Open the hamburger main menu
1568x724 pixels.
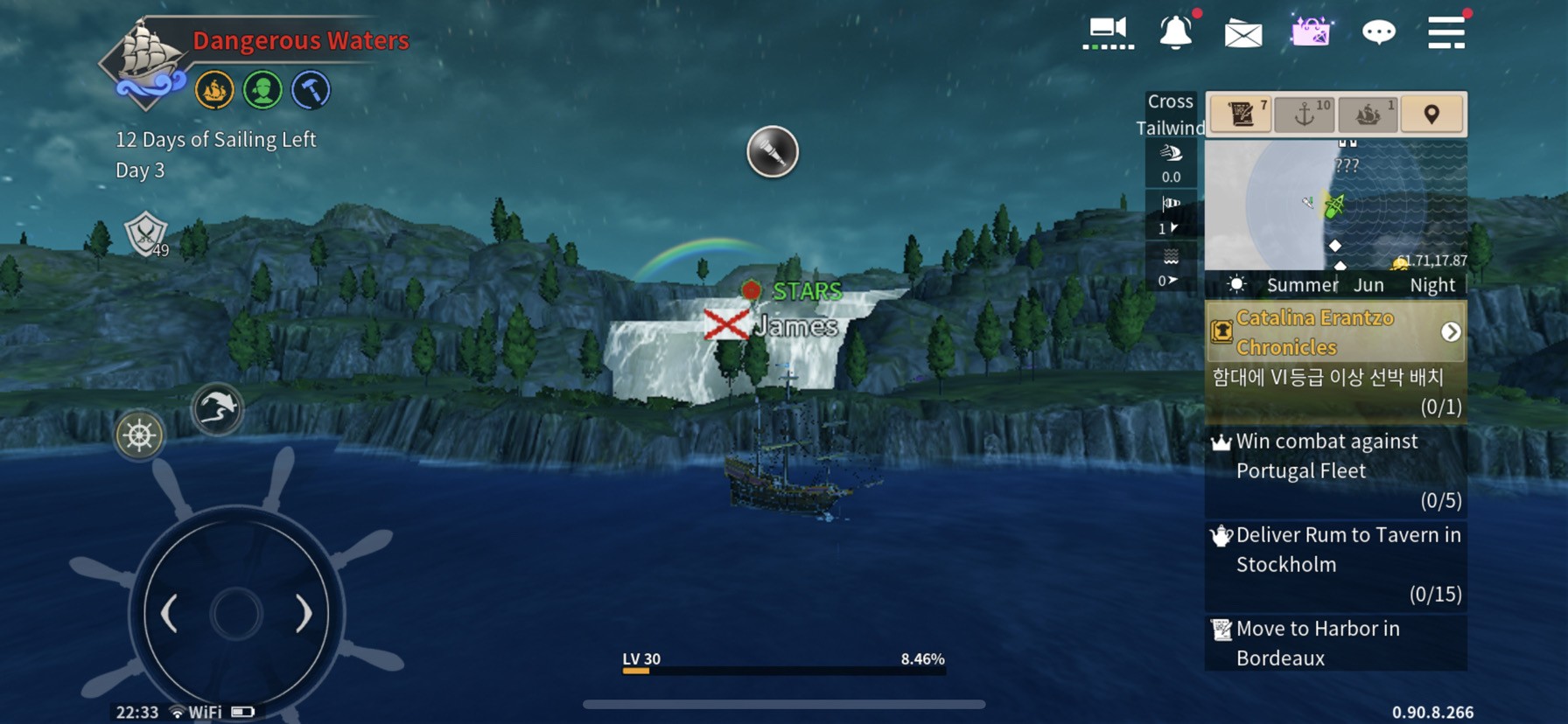(x=1445, y=33)
